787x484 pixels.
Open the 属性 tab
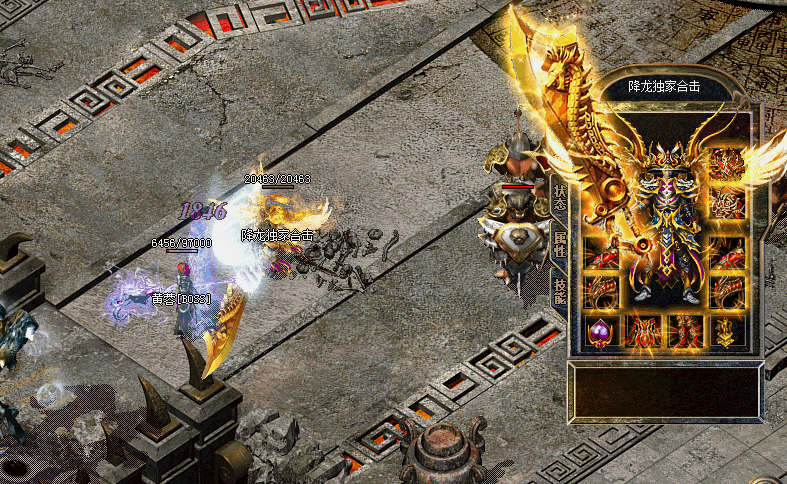tap(559, 241)
